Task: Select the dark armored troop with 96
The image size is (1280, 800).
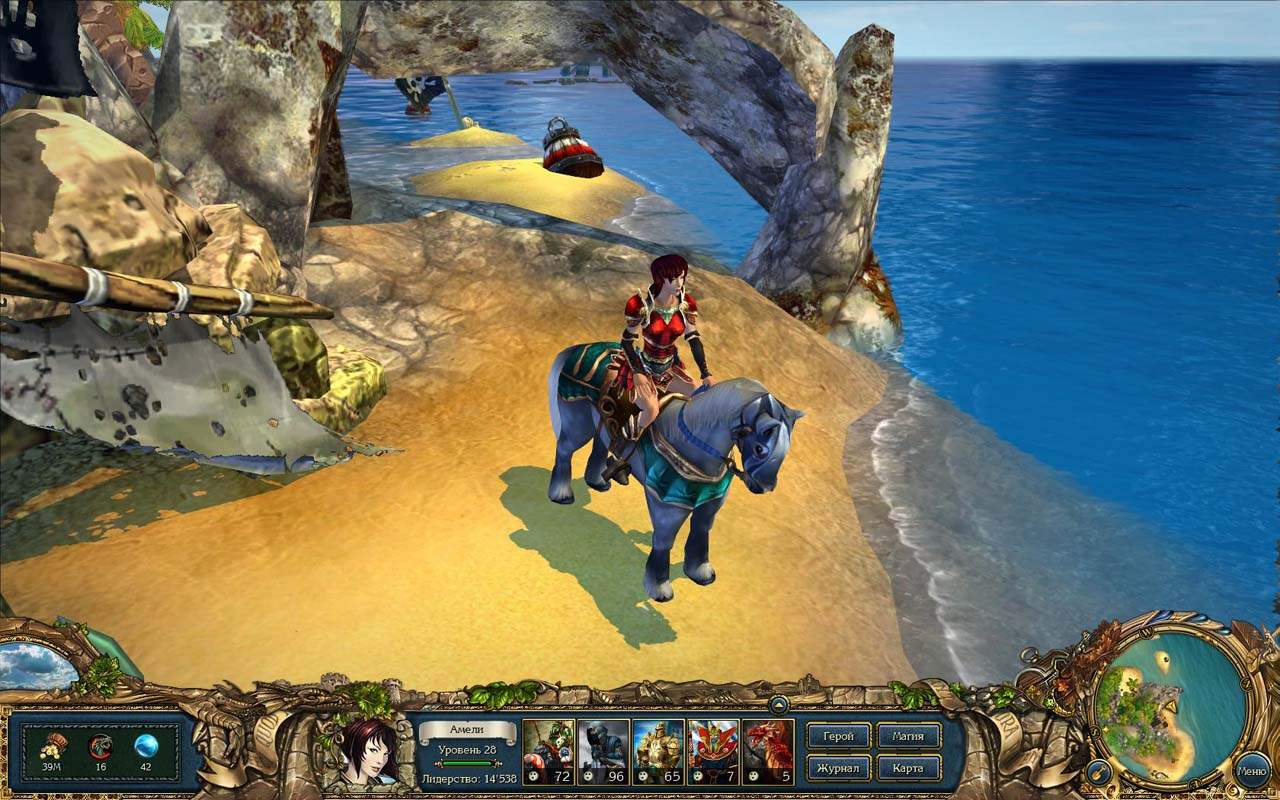Action: pos(603,751)
